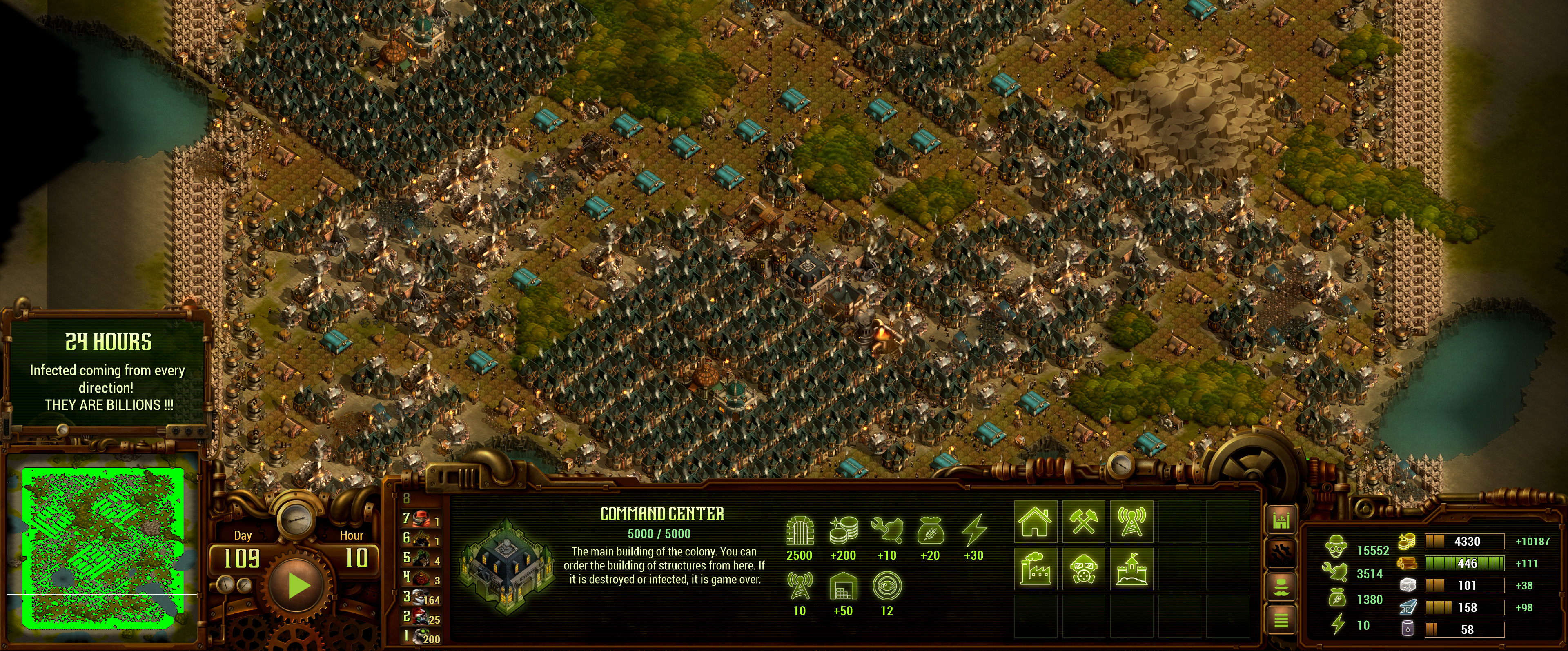Select control group 1 with 200 units
The image size is (1568, 651).
click(421, 637)
